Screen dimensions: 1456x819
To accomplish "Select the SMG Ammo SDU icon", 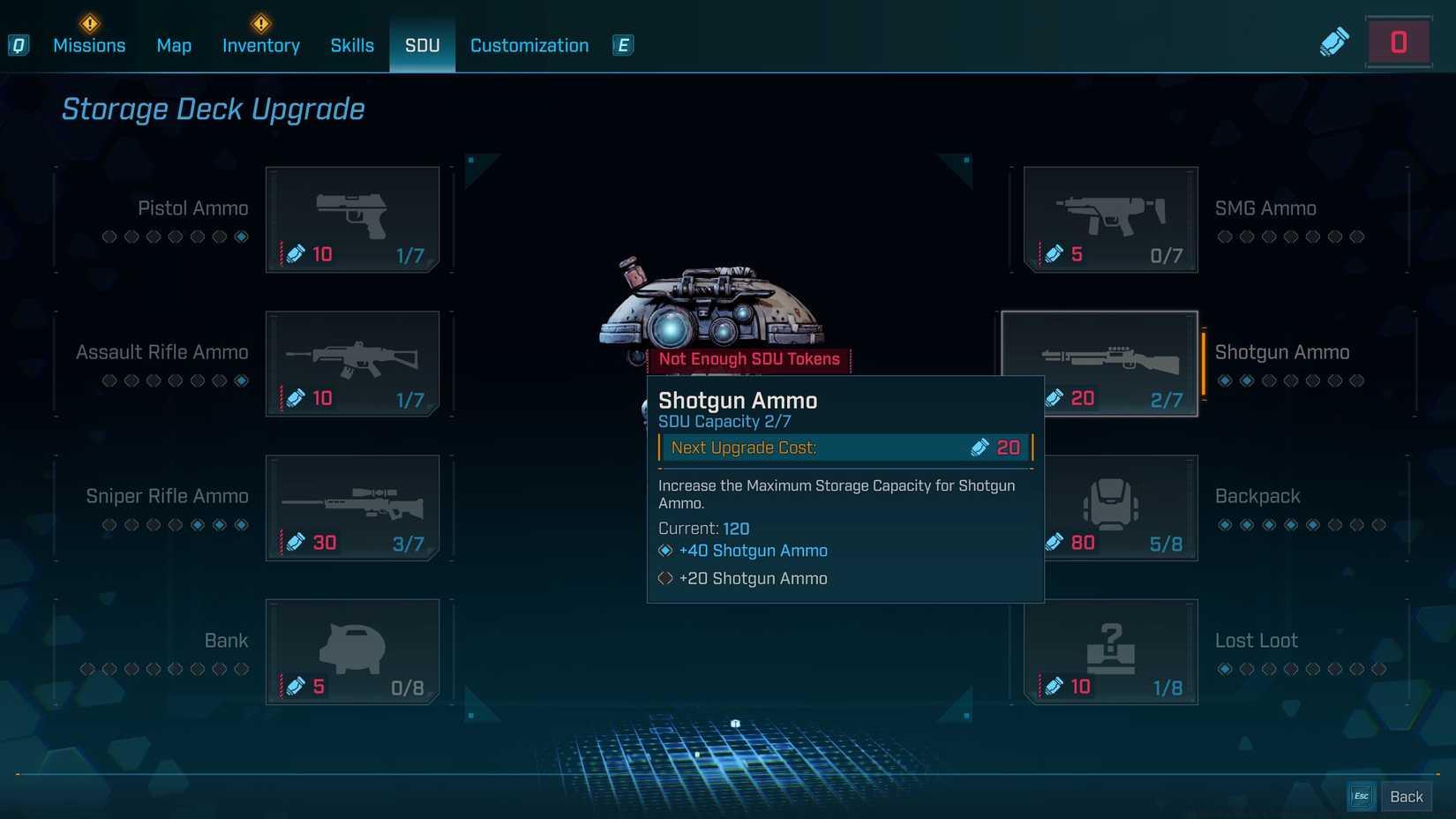I will (x=1110, y=219).
